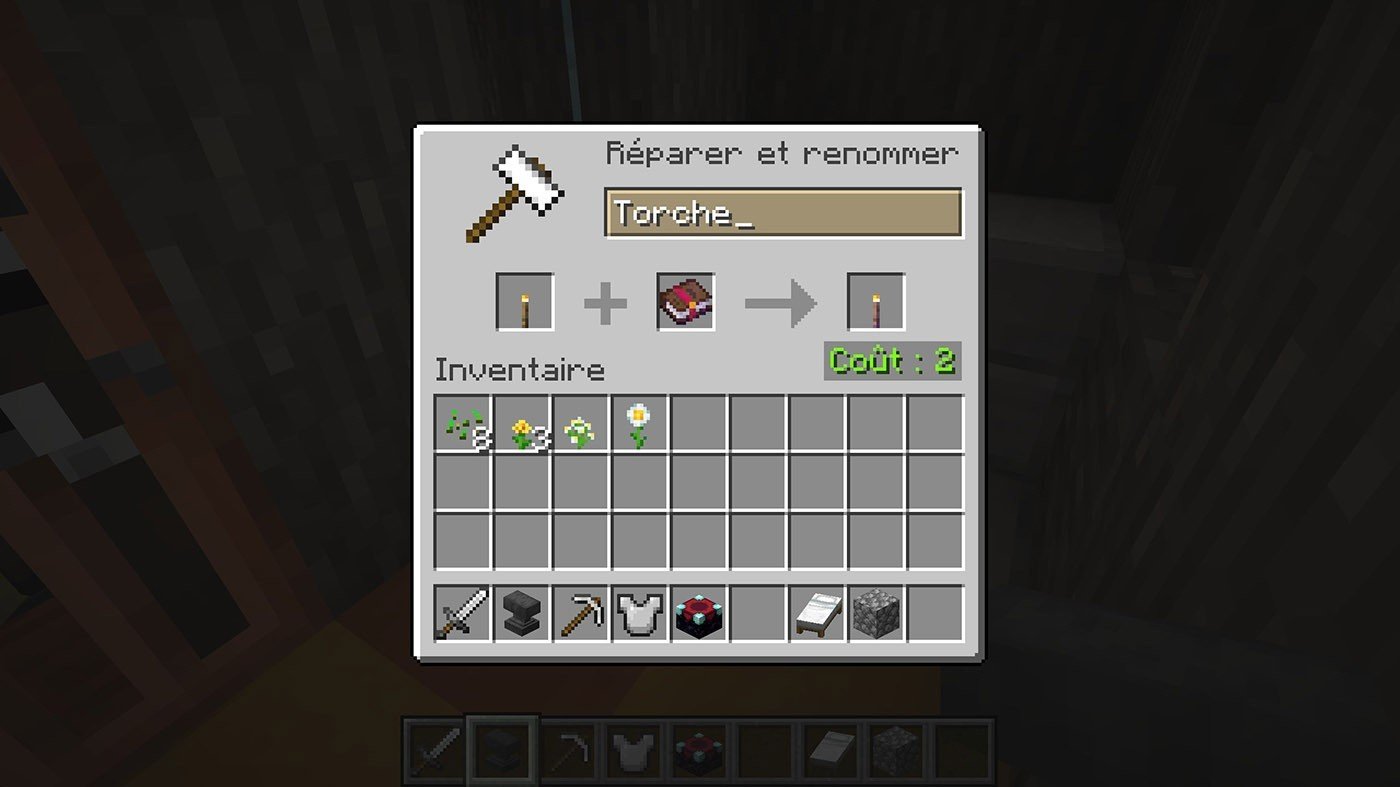Viewport: 1400px width, 787px height.
Task: Pick the cobblestone block in the inventory window
Action: tap(877, 613)
